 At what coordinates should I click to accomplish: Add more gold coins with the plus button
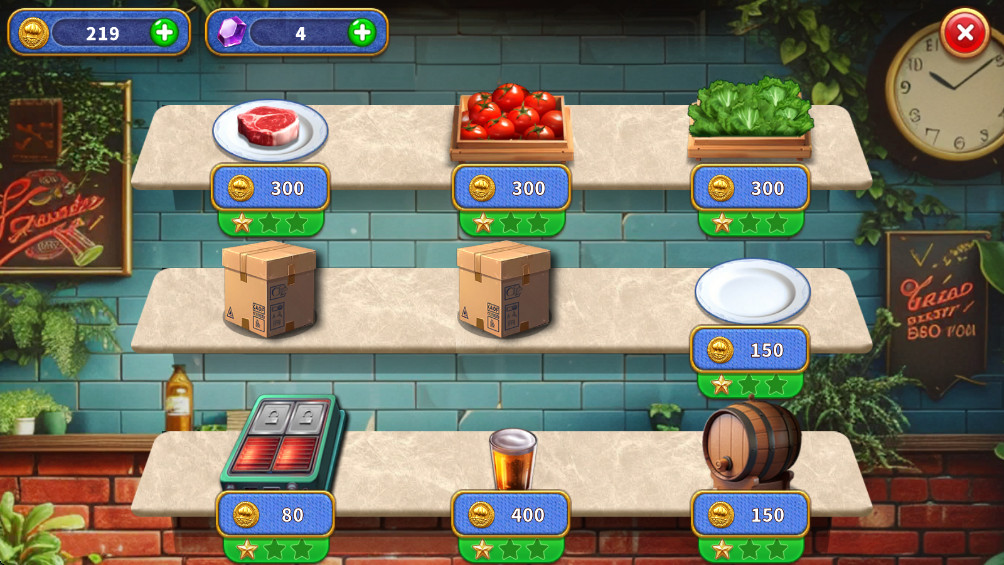click(164, 33)
